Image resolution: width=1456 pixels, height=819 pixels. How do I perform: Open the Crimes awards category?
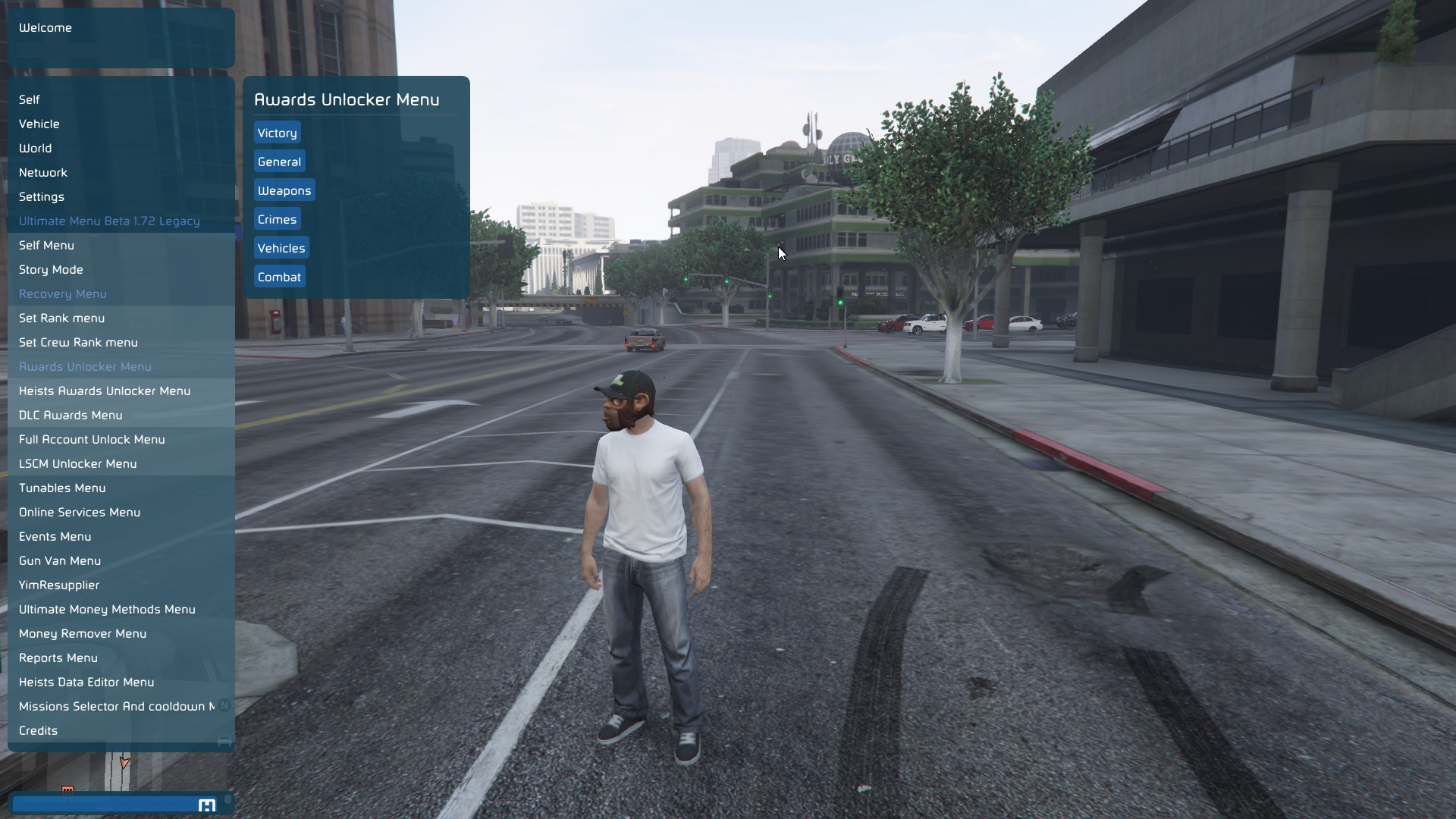tap(277, 219)
